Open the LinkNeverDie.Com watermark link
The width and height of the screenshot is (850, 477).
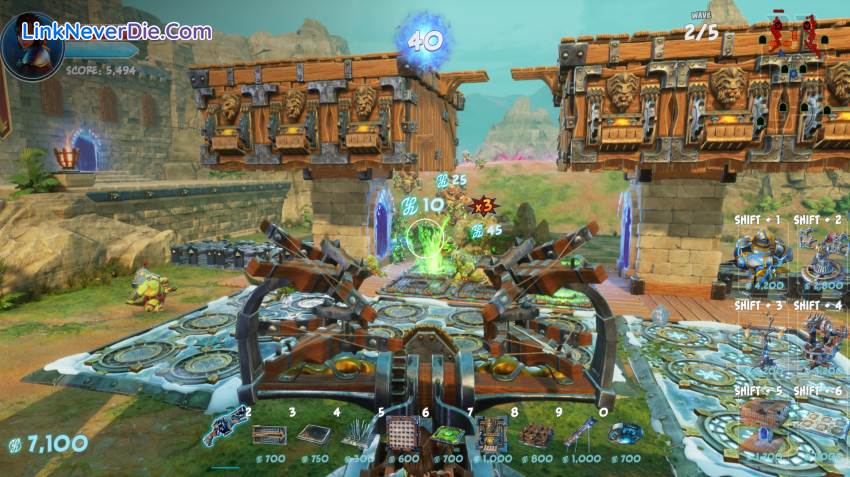pos(117,31)
